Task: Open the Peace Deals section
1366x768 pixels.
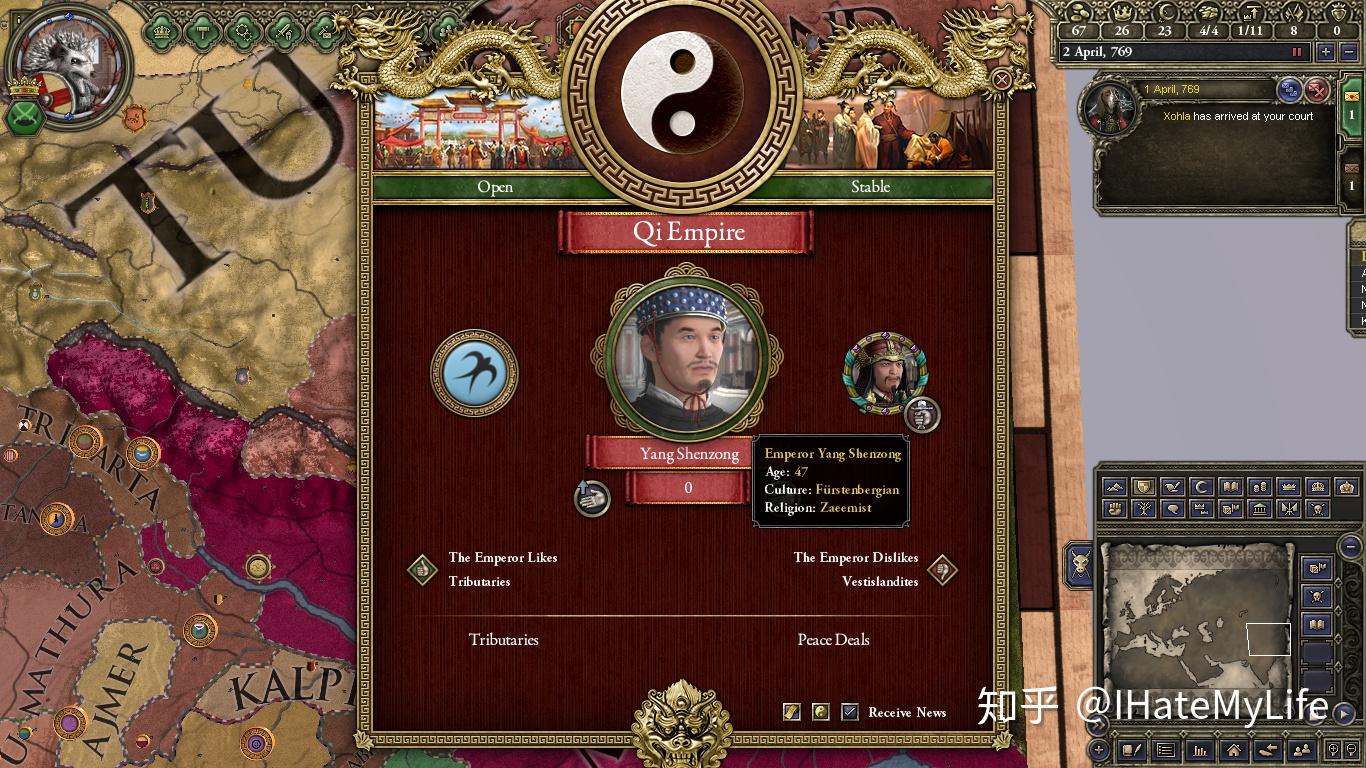Action: pos(833,640)
